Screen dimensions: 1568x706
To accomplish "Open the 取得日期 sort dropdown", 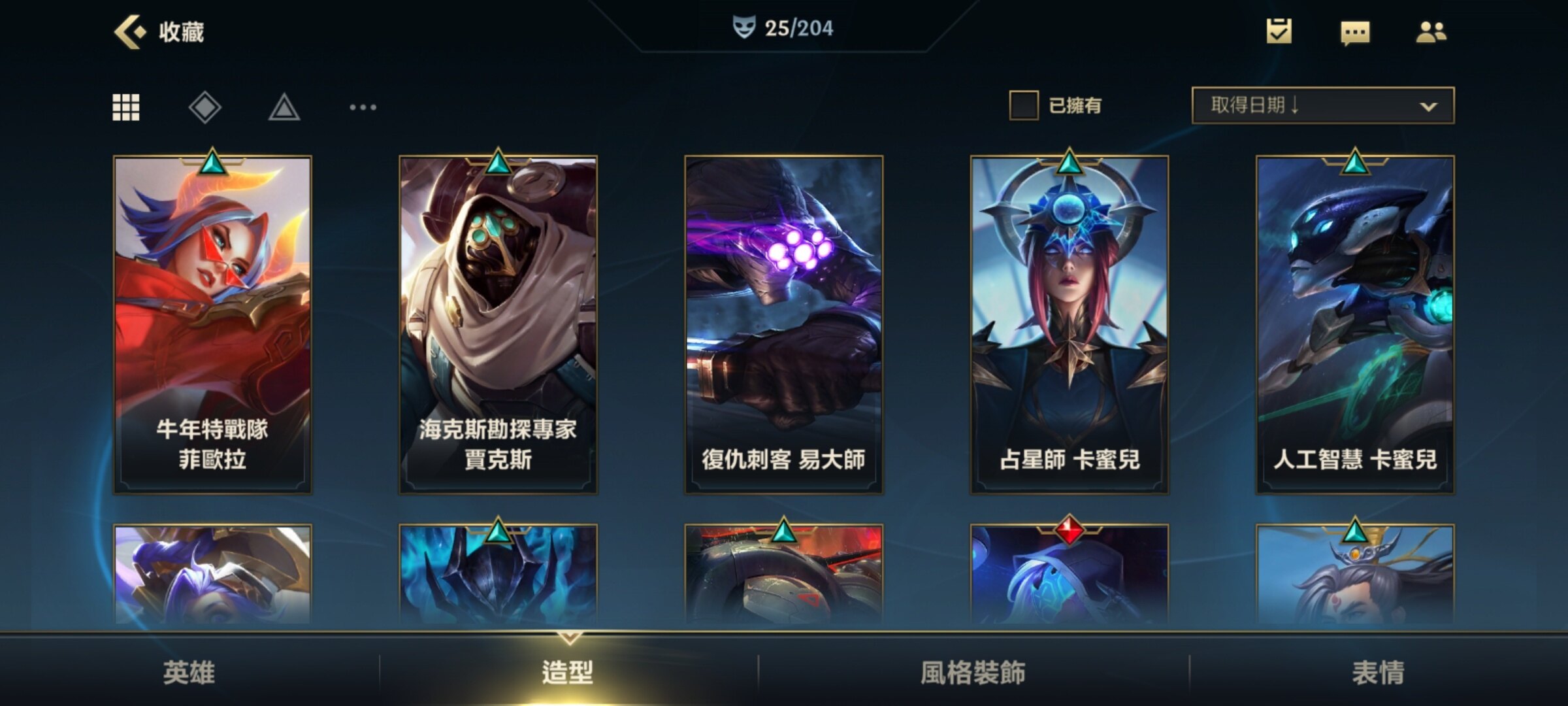I will (x=1322, y=105).
